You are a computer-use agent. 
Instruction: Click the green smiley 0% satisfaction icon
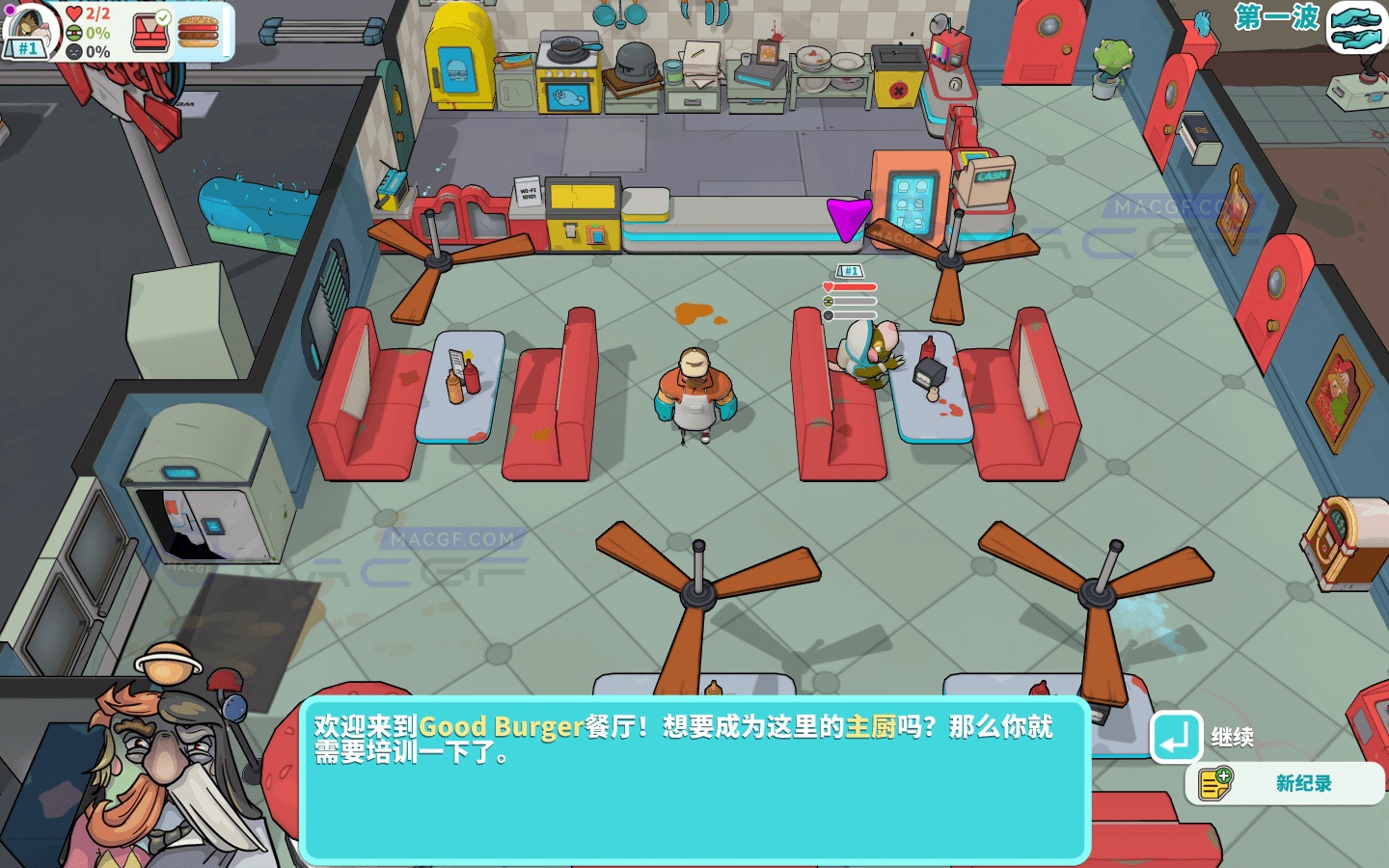tap(74, 32)
